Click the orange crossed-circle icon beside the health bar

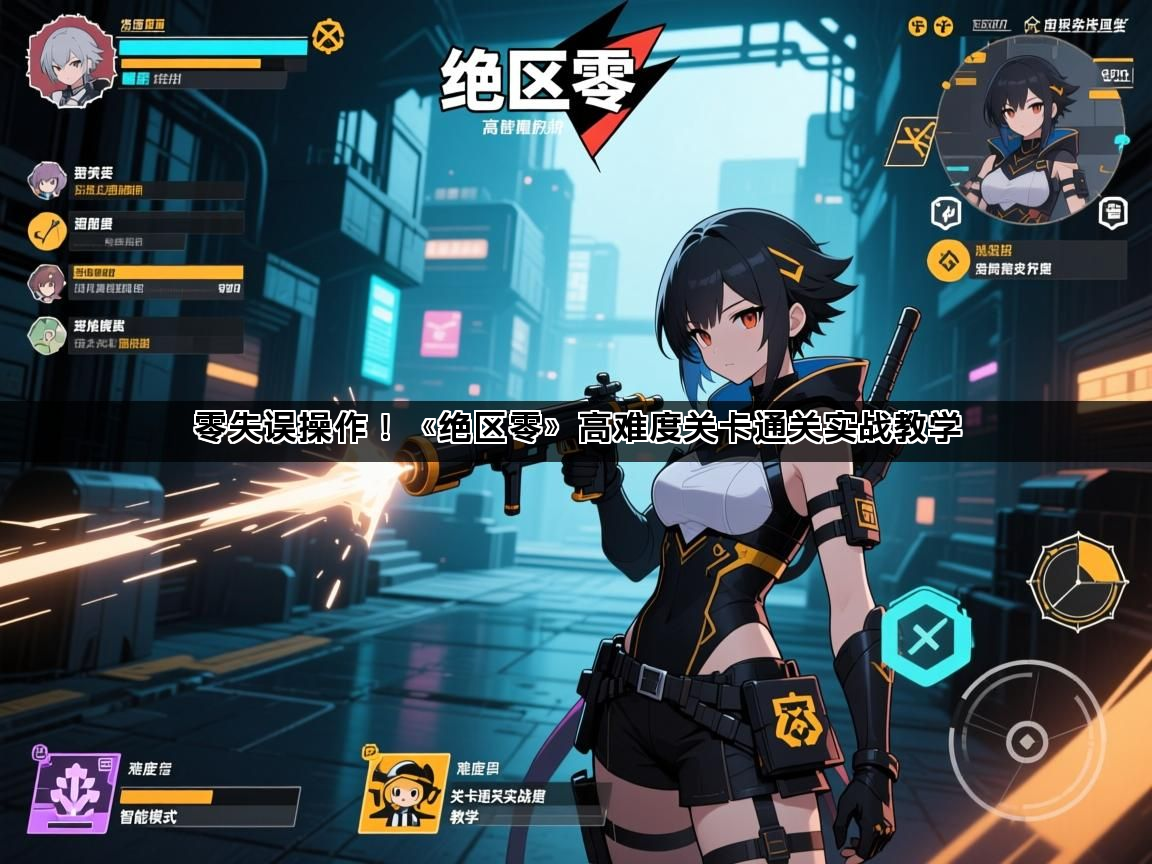(327, 37)
